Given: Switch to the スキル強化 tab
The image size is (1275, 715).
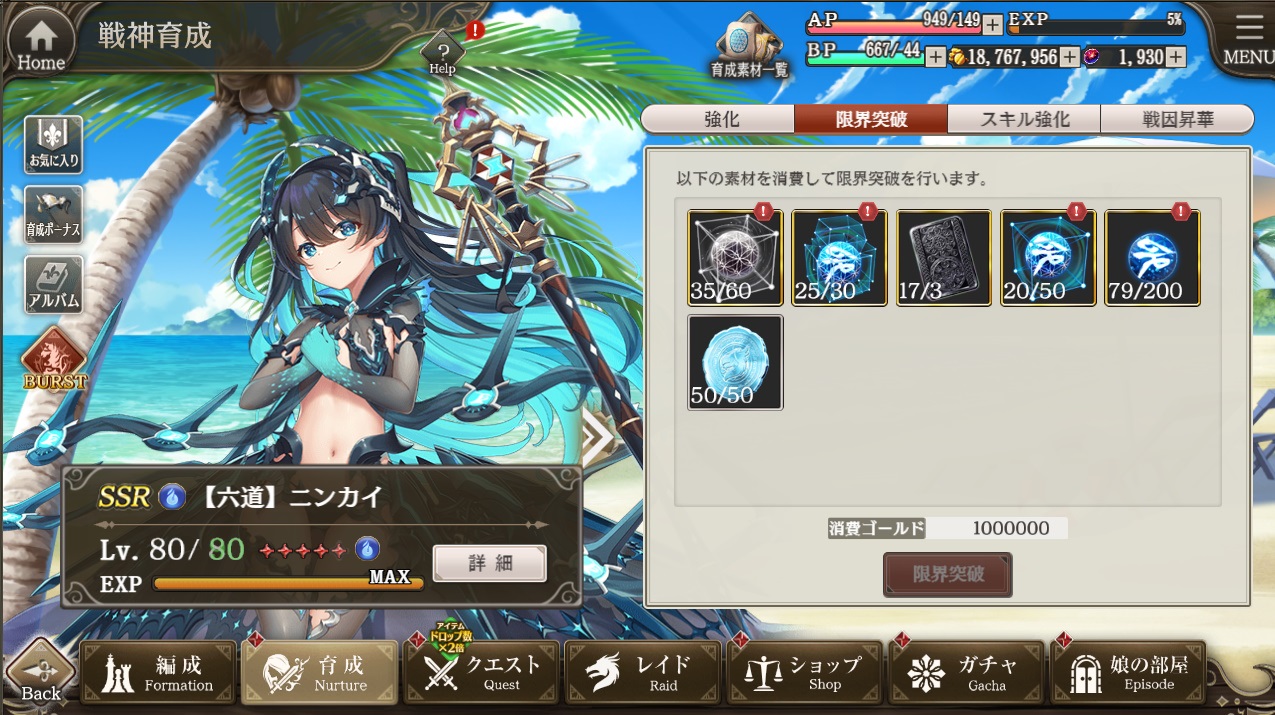Looking at the screenshot, I should tap(1024, 119).
